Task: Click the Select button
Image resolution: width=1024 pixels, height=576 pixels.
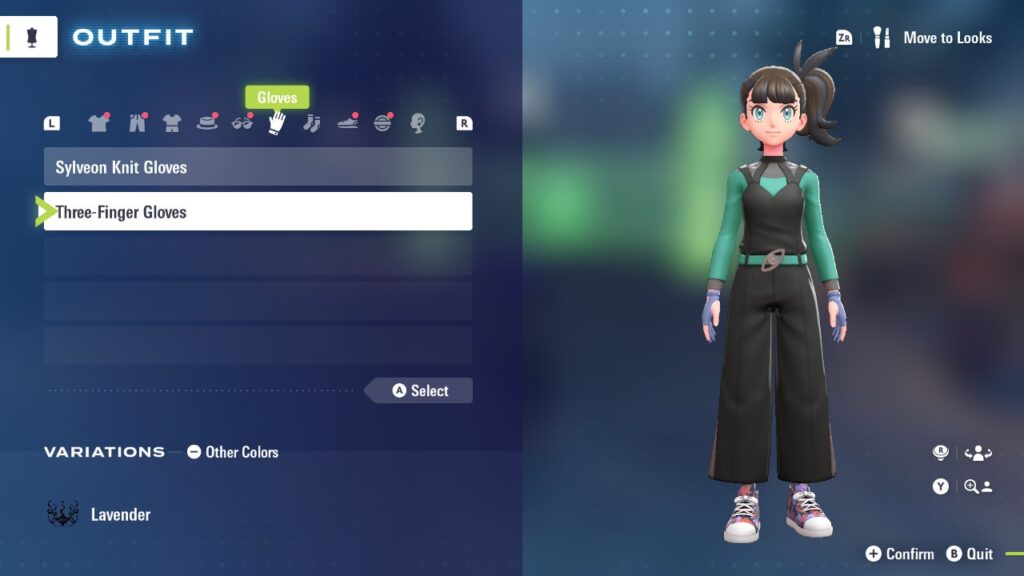Action: click(x=420, y=391)
